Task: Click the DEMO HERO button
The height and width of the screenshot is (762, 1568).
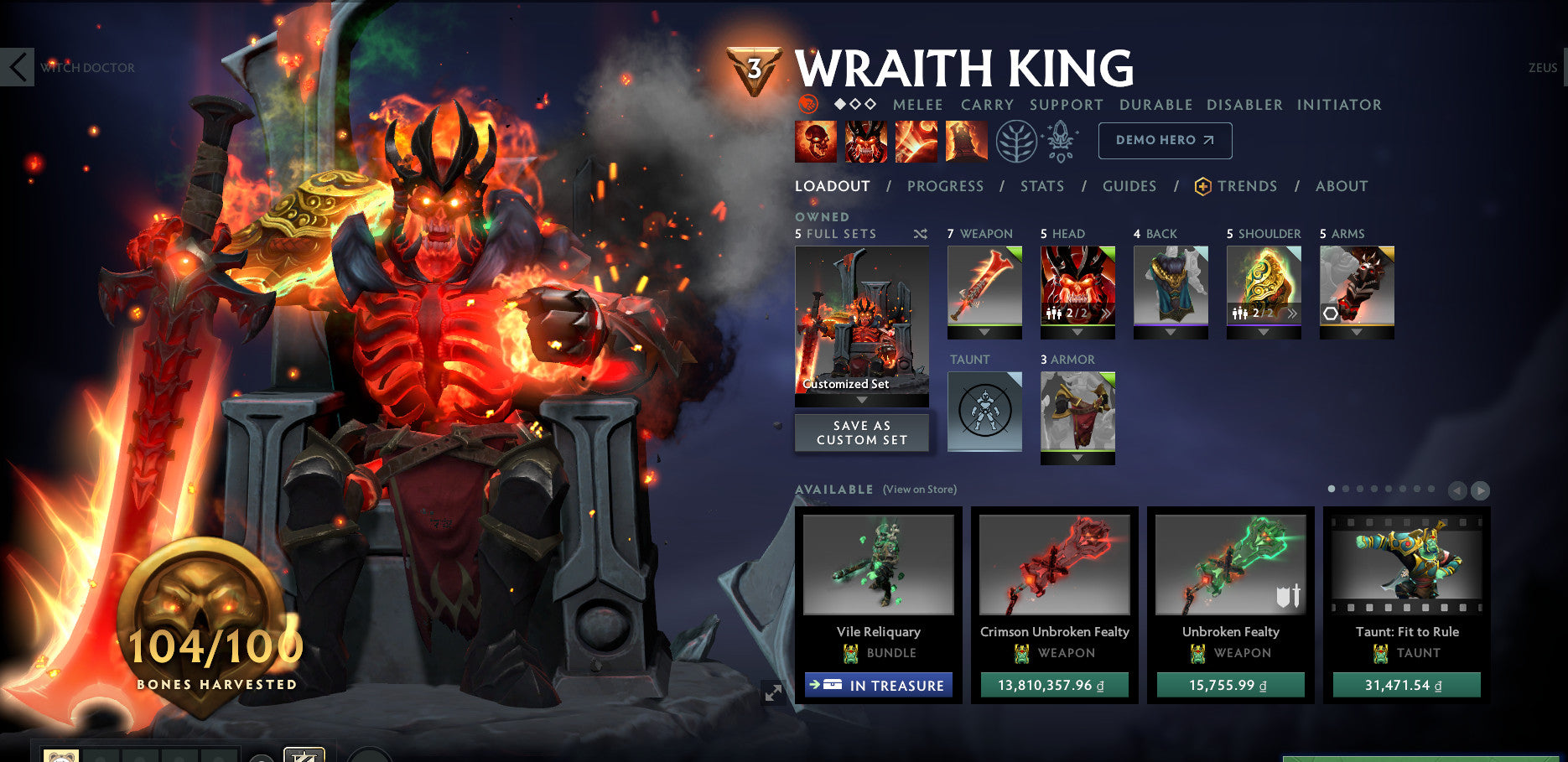Action: [1165, 140]
